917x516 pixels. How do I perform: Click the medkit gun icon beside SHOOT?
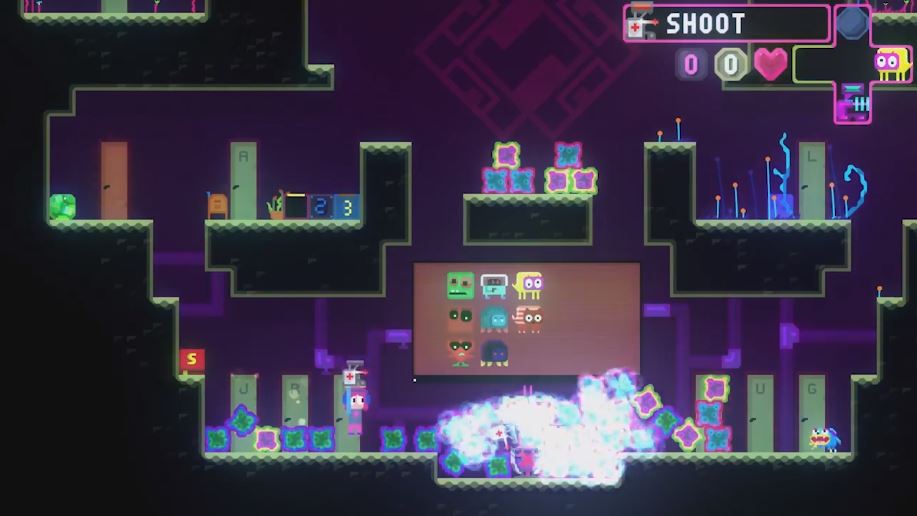pos(638,25)
